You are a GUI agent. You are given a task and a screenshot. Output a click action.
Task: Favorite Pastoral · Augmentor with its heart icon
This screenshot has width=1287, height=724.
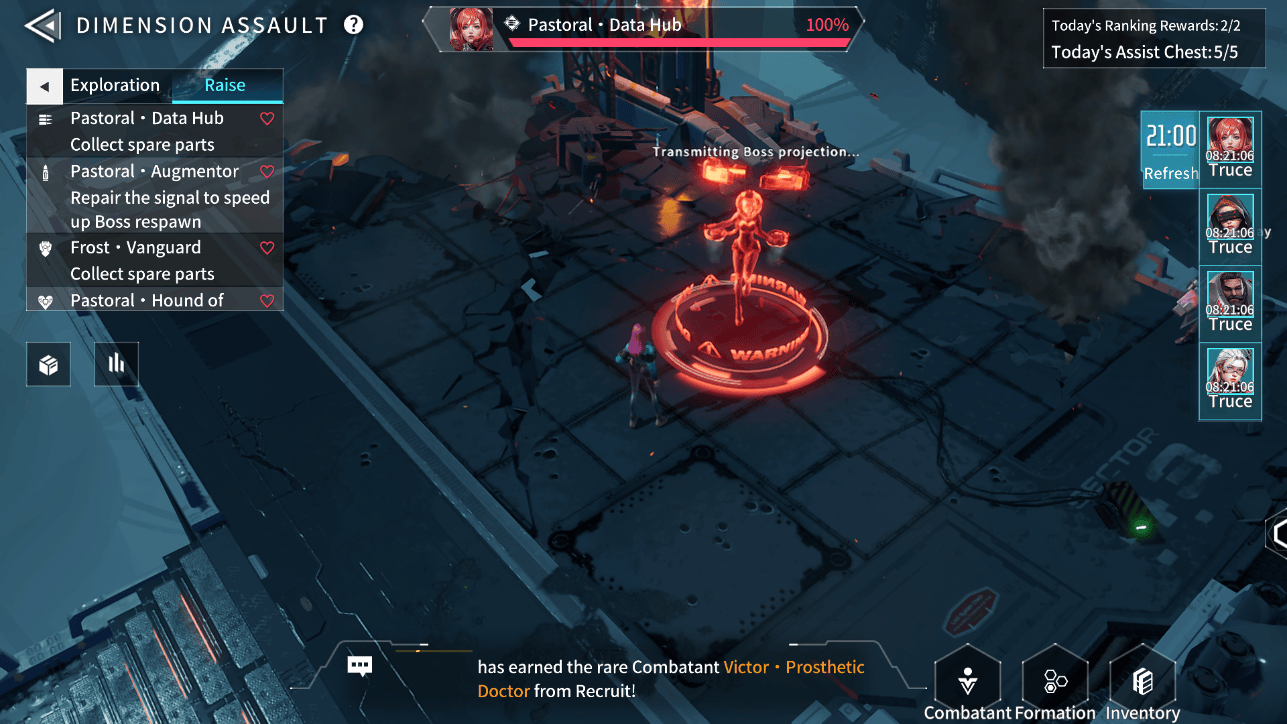[x=267, y=172]
